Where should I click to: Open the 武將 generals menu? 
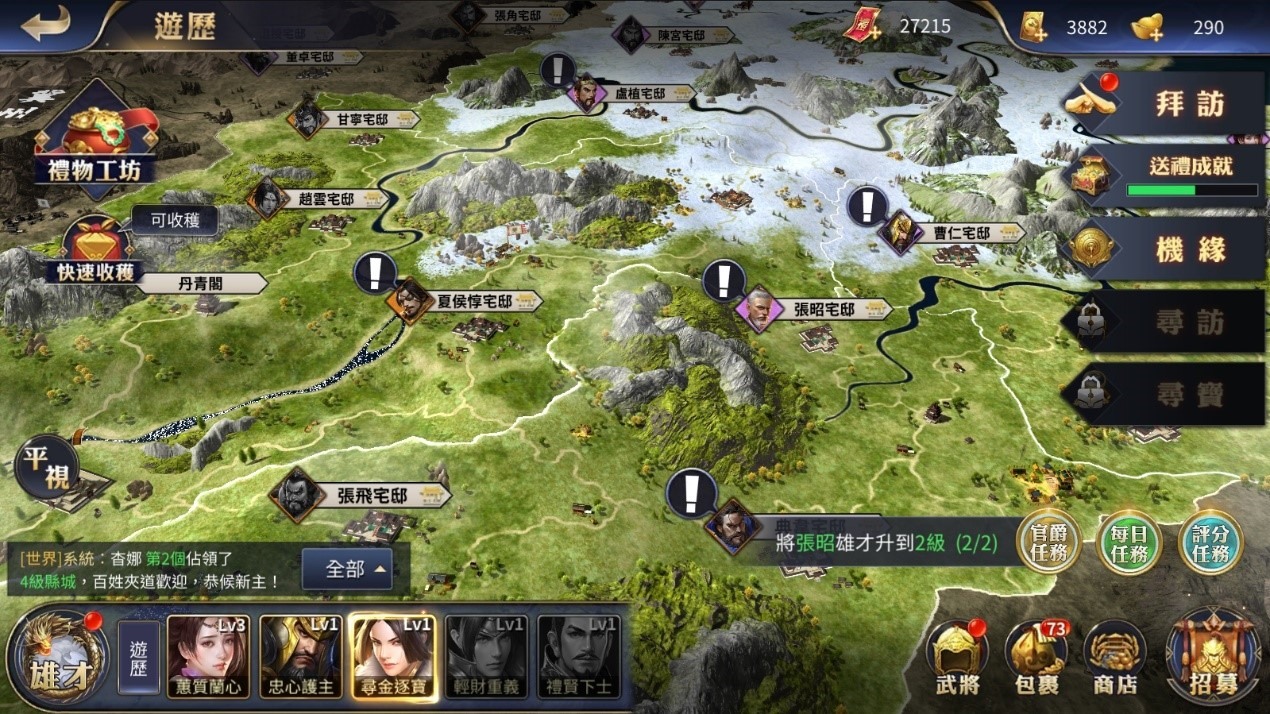[x=956, y=658]
